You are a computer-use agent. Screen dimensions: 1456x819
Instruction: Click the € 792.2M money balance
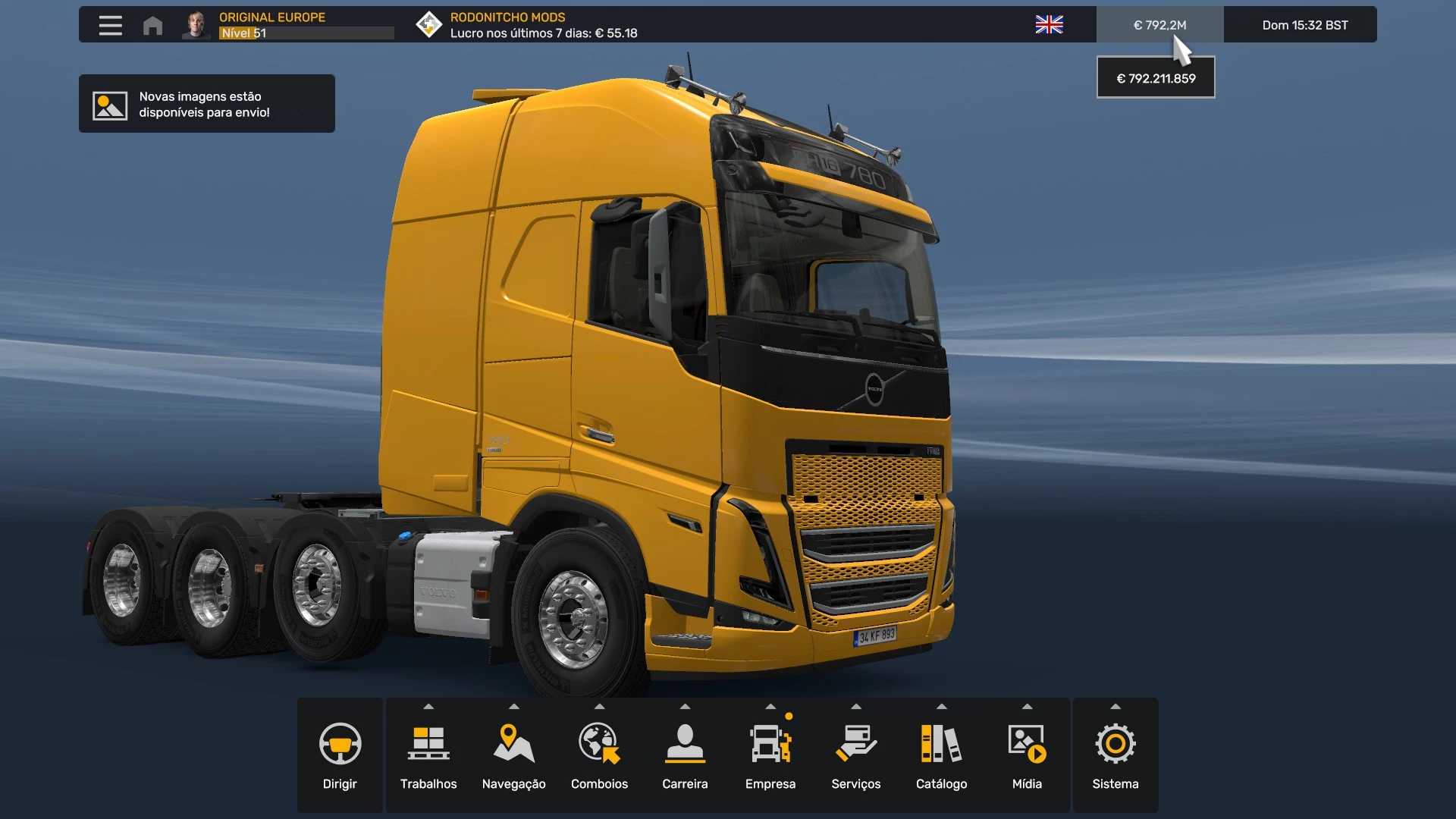pyautogui.click(x=1159, y=25)
